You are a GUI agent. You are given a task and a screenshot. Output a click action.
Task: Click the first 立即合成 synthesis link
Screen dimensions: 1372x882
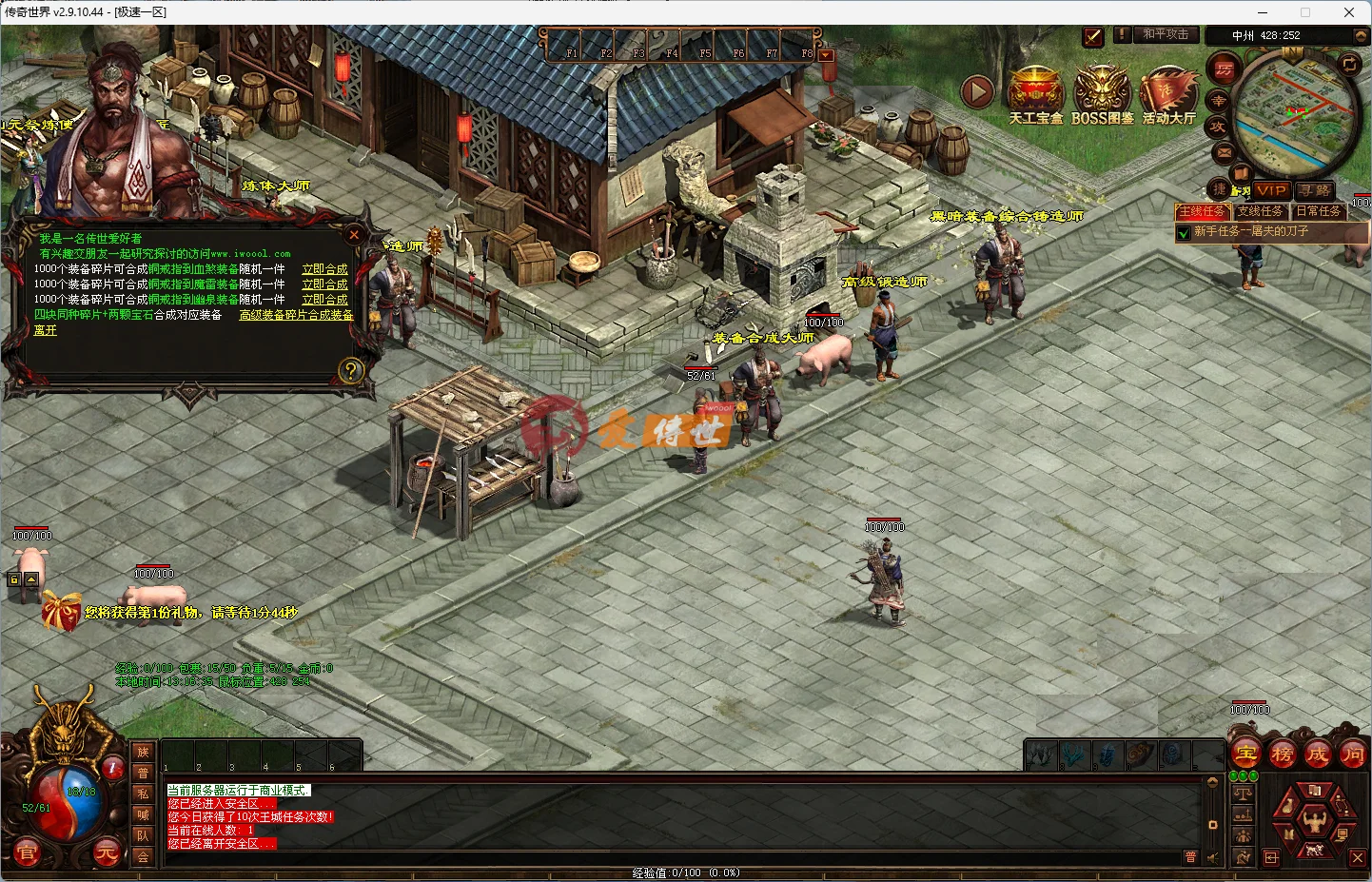point(325,268)
